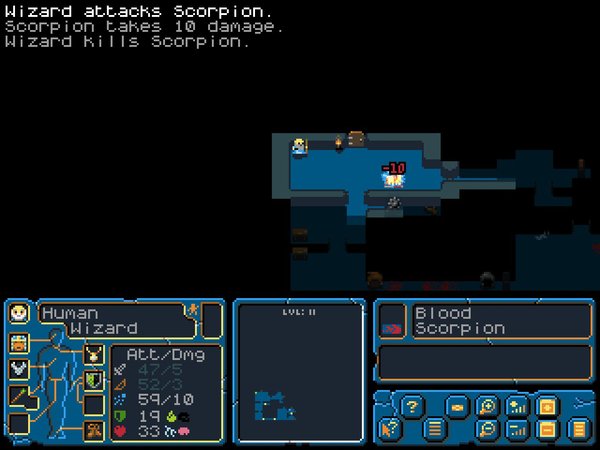Viewport: 600px width, 450px height.
Task: Select the wand weapon slot
Action: point(18,396)
